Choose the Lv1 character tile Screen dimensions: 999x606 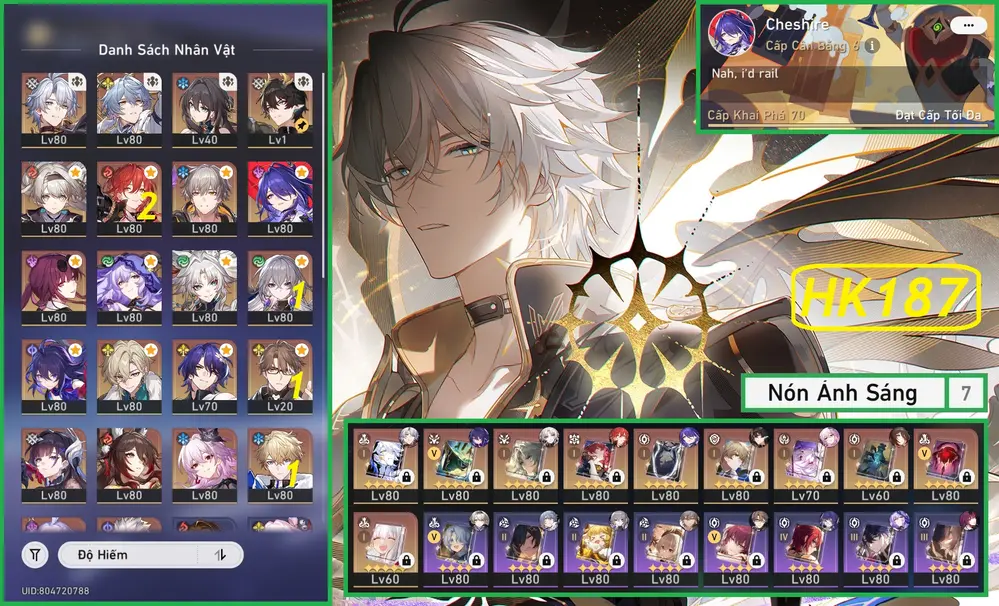279,109
